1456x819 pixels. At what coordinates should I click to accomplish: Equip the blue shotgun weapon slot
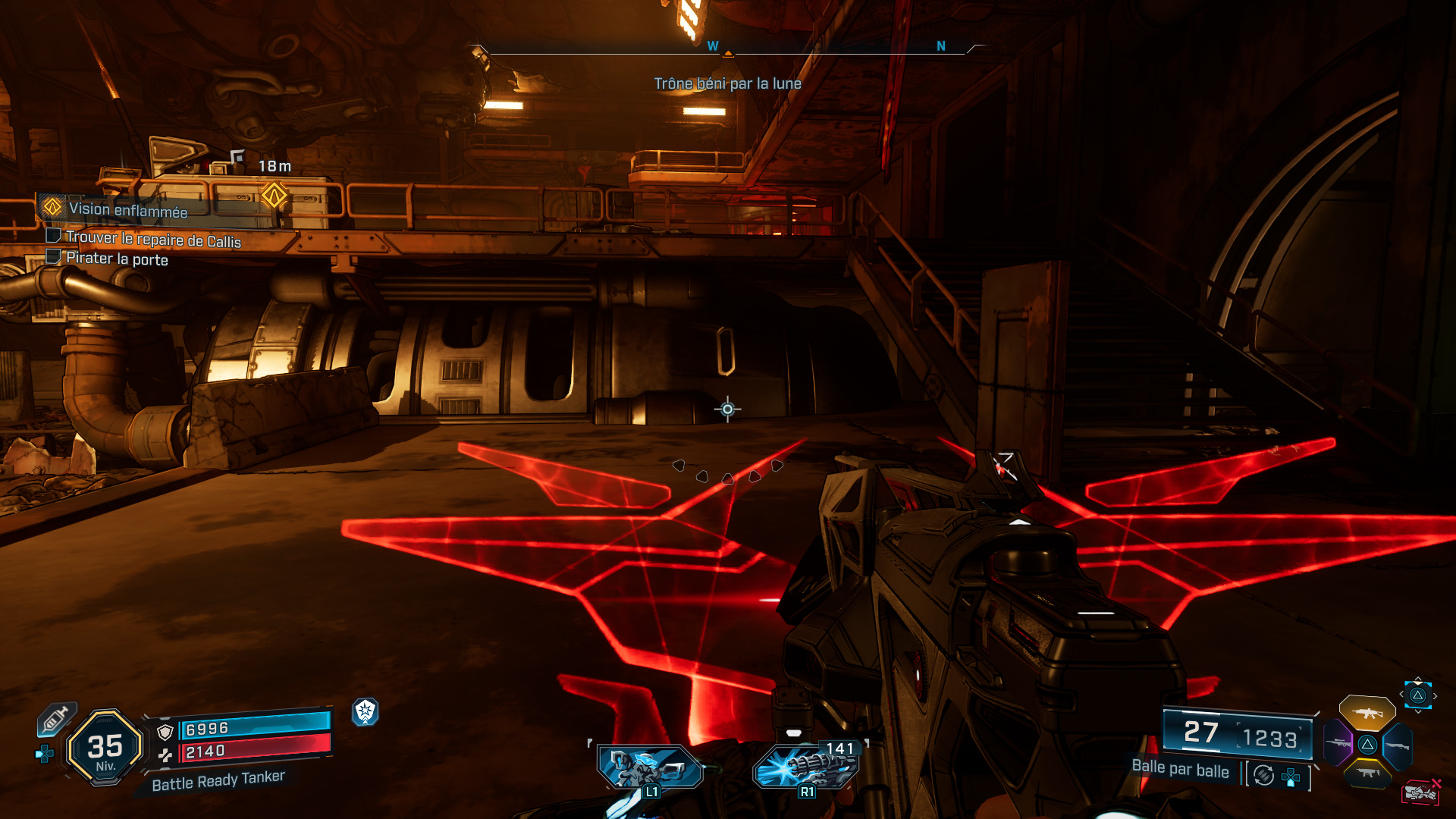pyautogui.click(x=1398, y=745)
